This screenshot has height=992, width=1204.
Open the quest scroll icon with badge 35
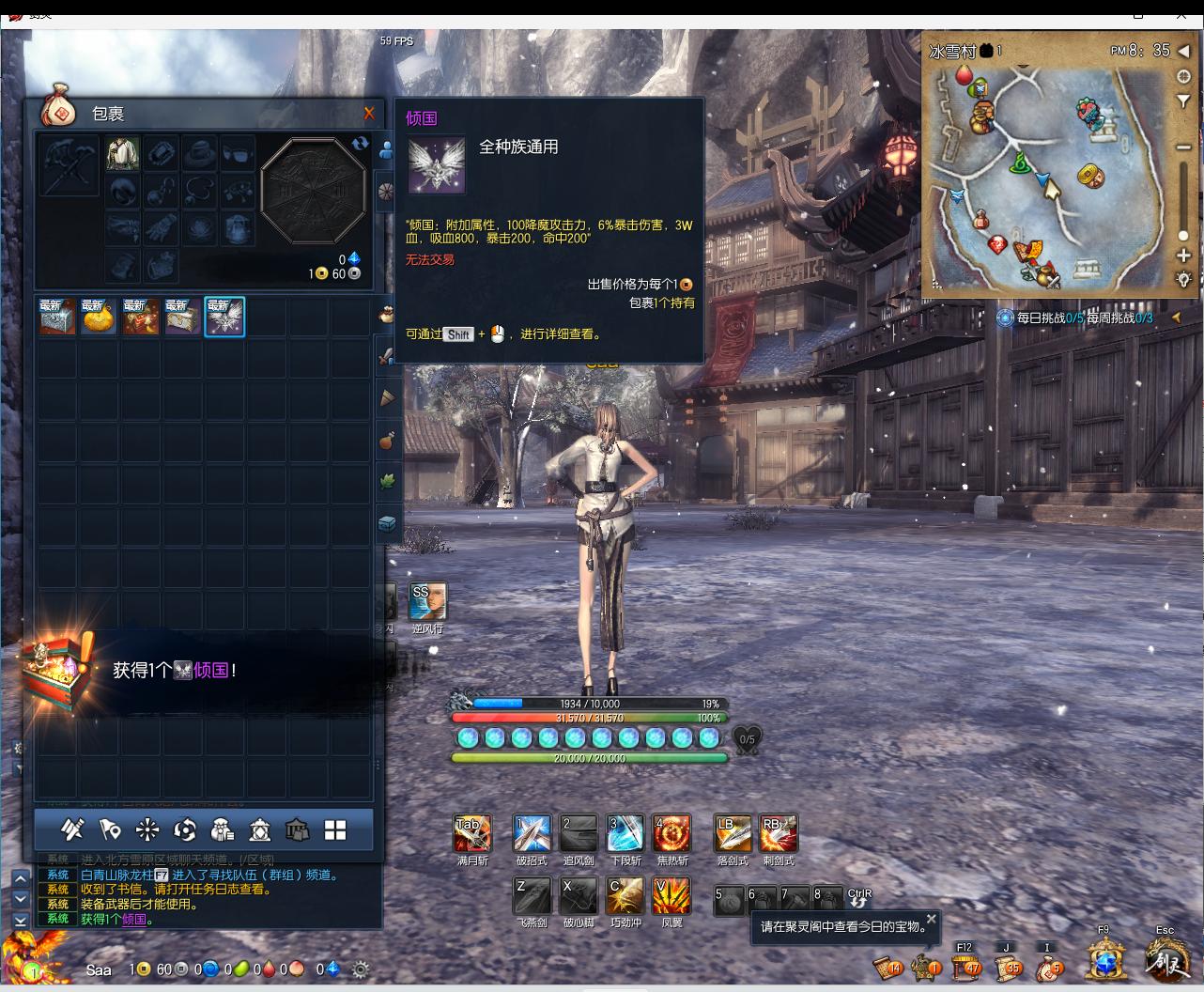pyautogui.click(x=1006, y=965)
